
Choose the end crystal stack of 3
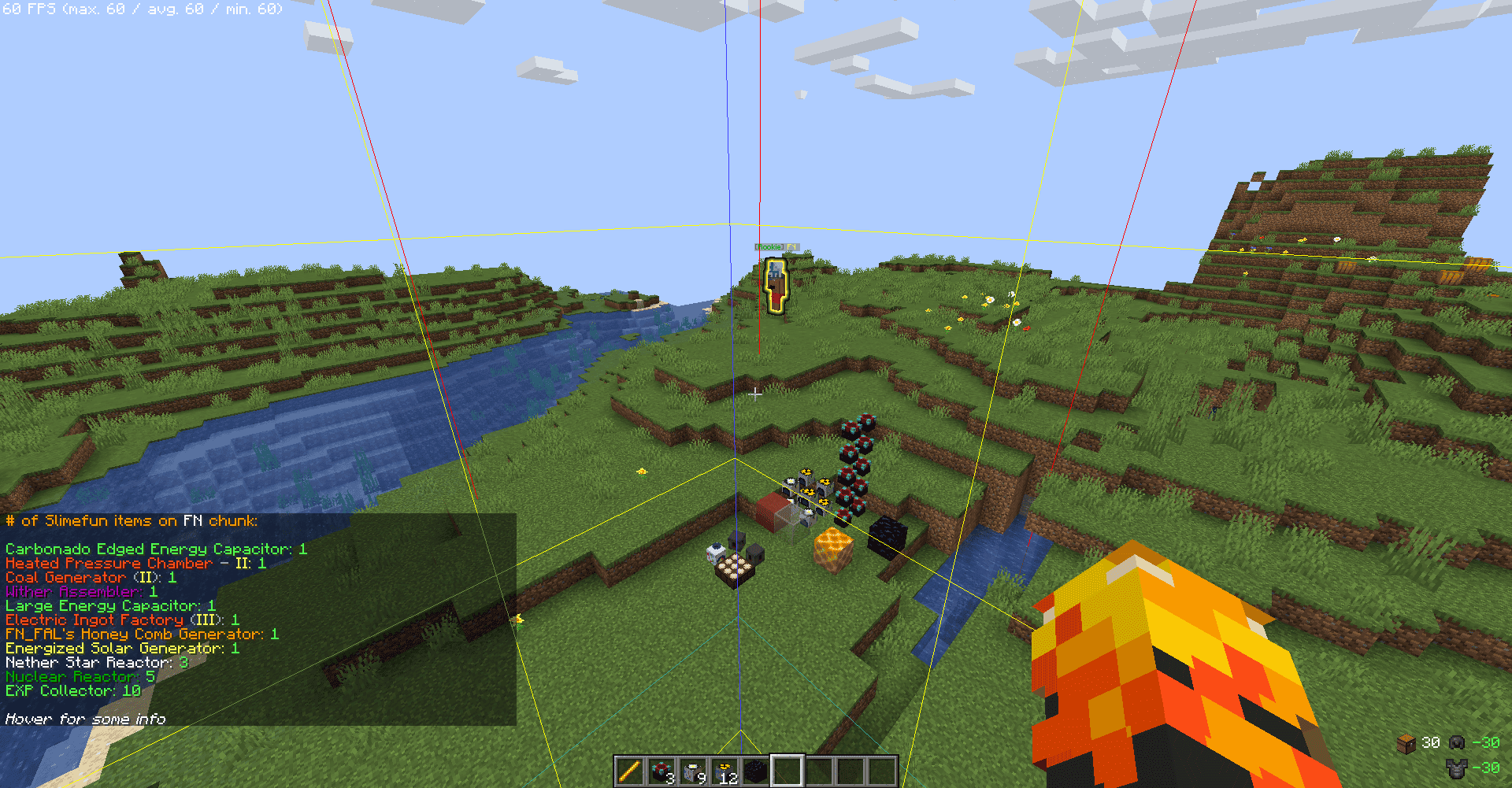point(661,771)
